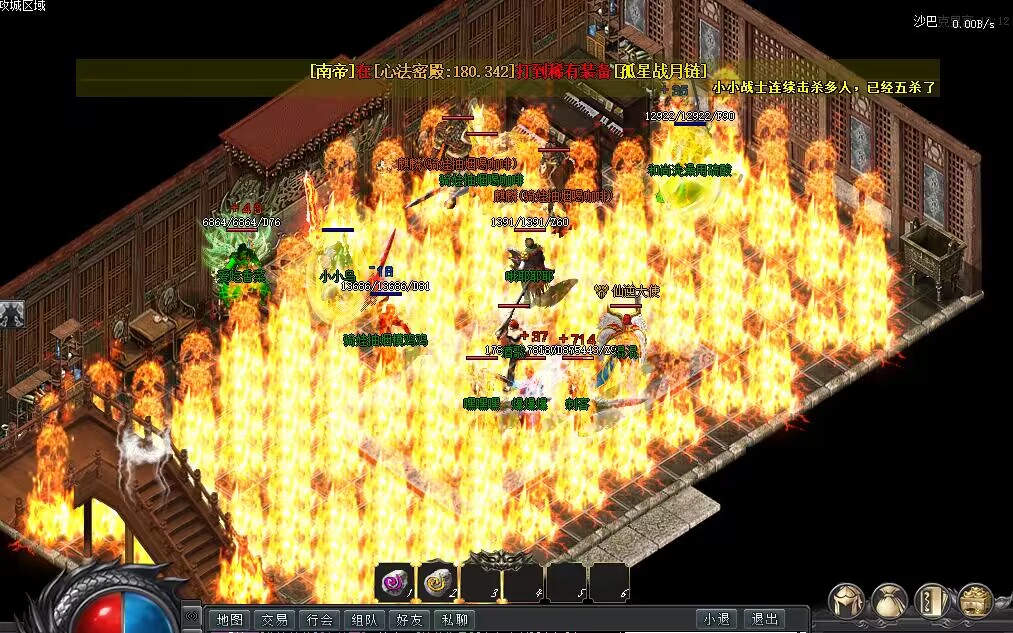Use the golden swirl item in slot 2
Viewport: 1013px width, 633px height.
pos(438,581)
